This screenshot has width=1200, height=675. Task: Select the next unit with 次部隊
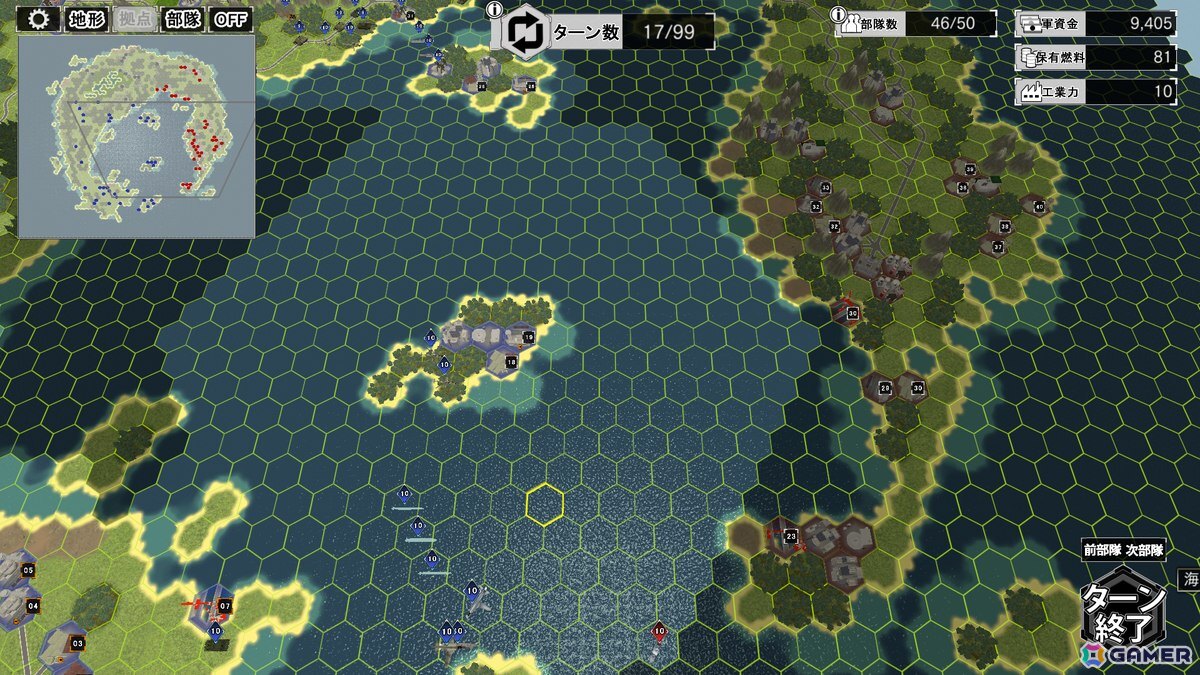coord(1145,550)
